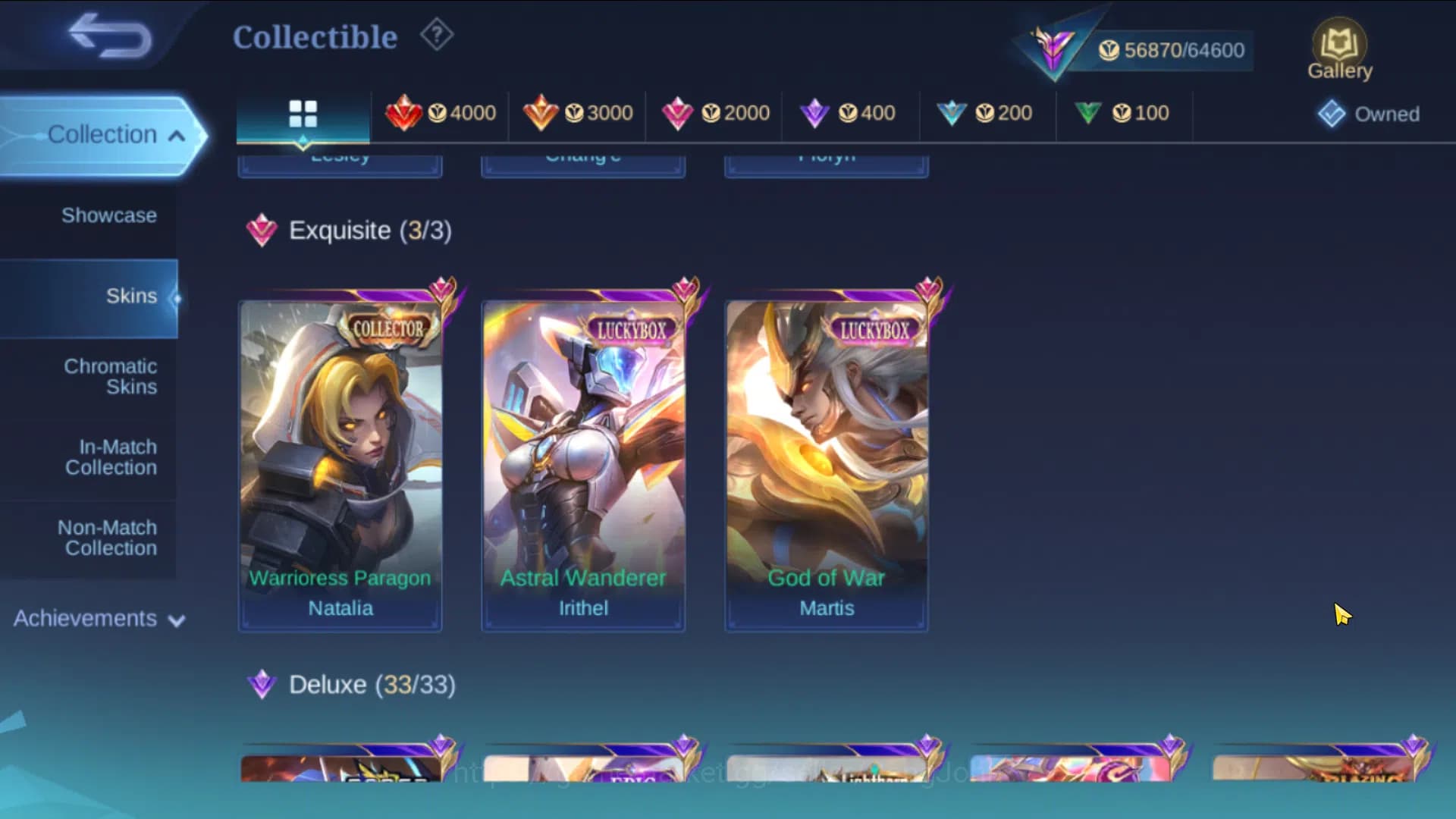The width and height of the screenshot is (1456, 819).
Task: Select the blue 200-point rarity filter
Action: (987, 113)
